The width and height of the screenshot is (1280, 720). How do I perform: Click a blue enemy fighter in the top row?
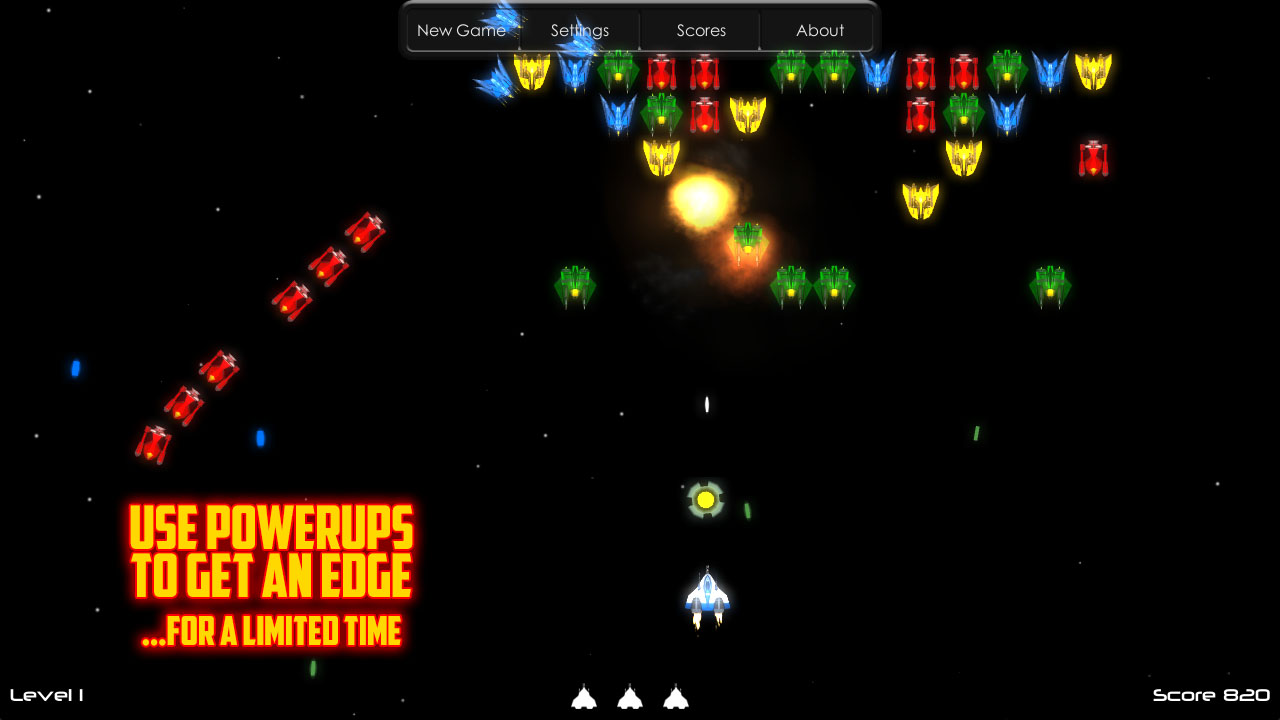(x=878, y=70)
